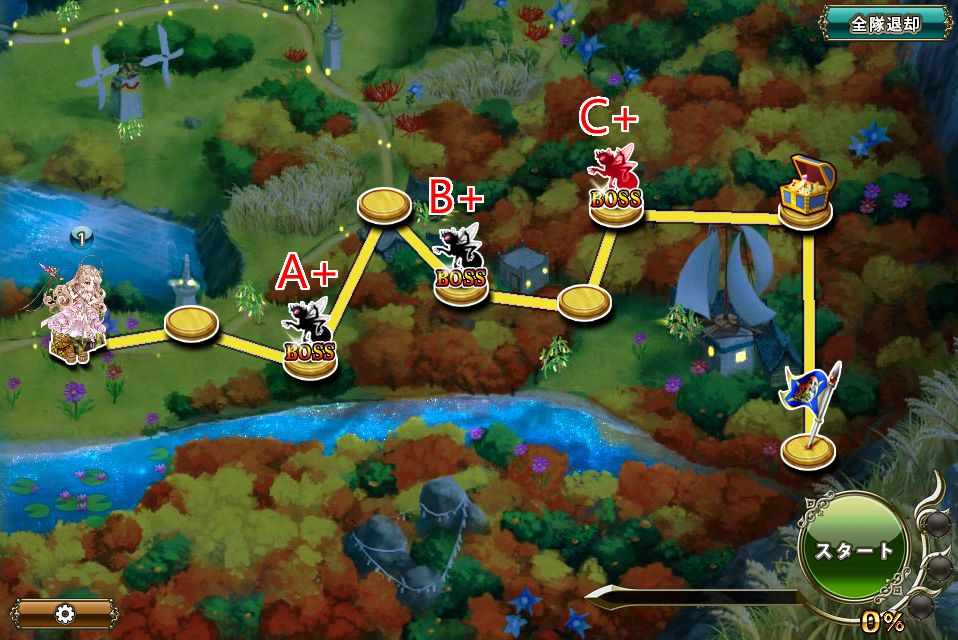Start the march with the green スタート button
This screenshot has height=640, width=958.
coord(853,550)
